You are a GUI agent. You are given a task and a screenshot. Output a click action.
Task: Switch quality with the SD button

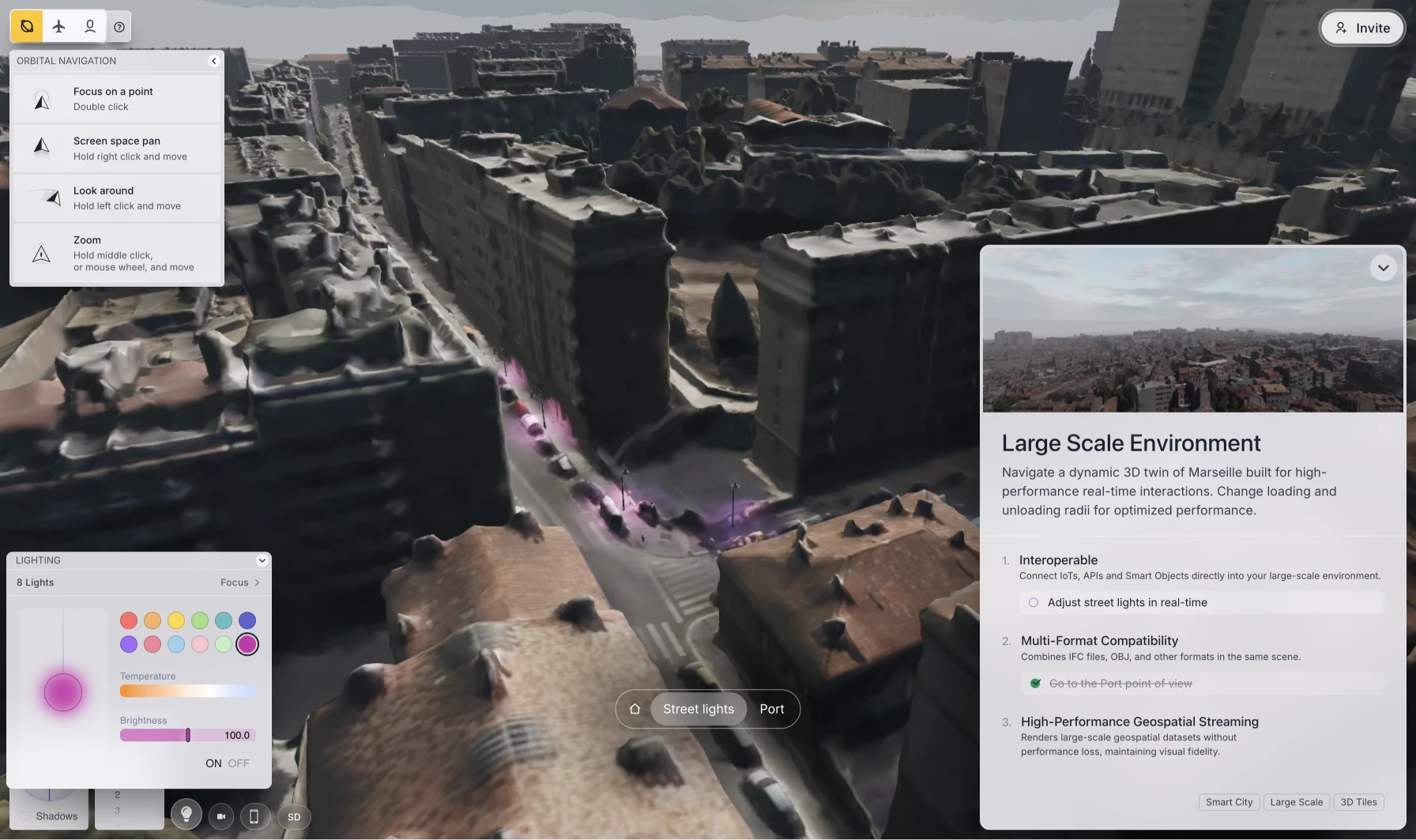click(294, 817)
